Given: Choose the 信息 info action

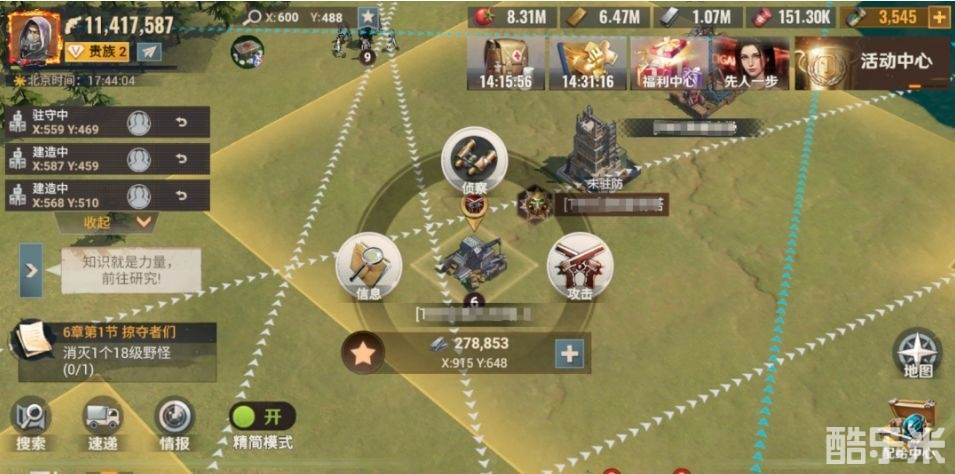Looking at the screenshot, I should pyautogui.click(x=369, y=268).
